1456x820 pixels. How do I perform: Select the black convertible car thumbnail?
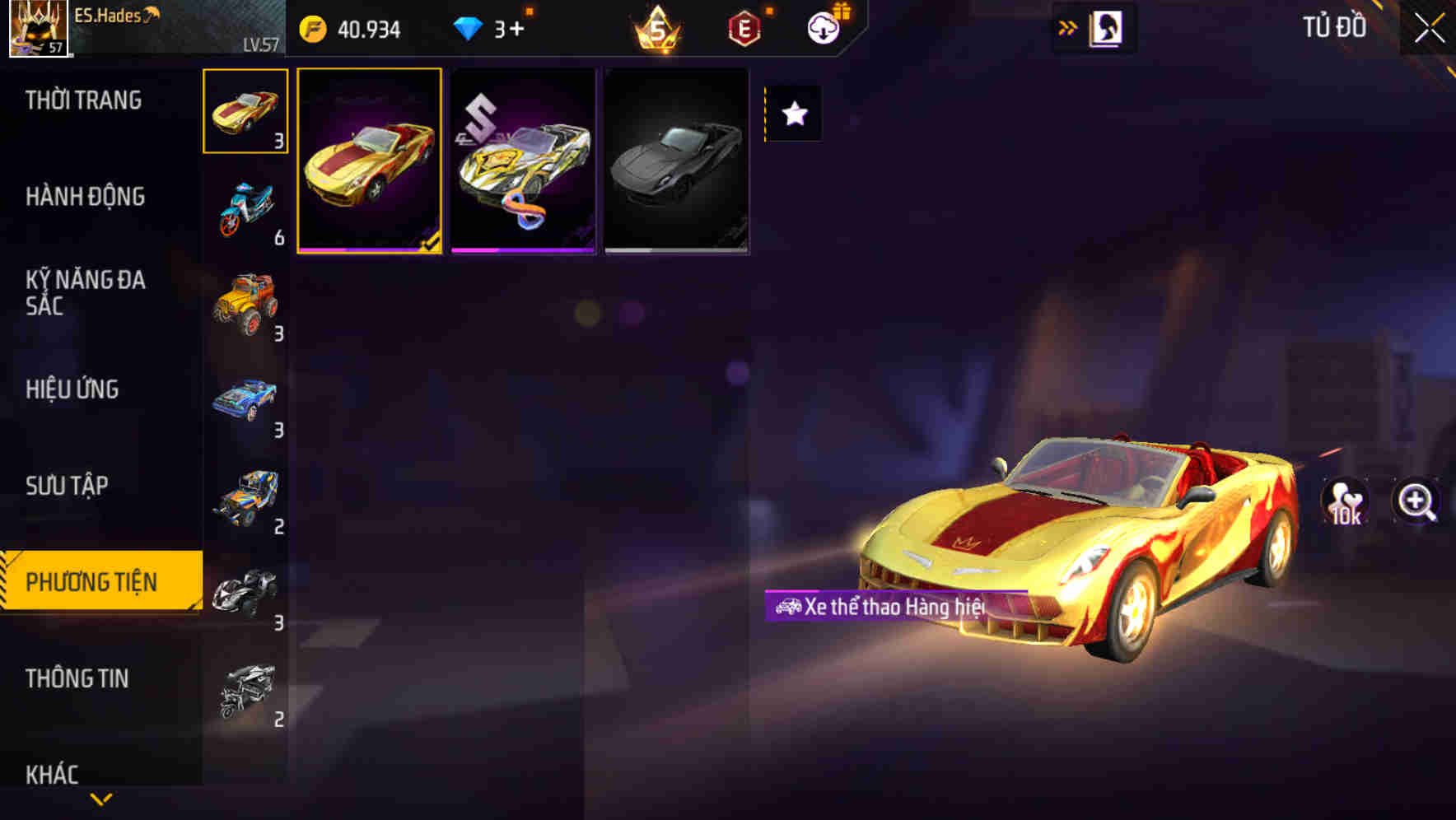click(677, 159)
